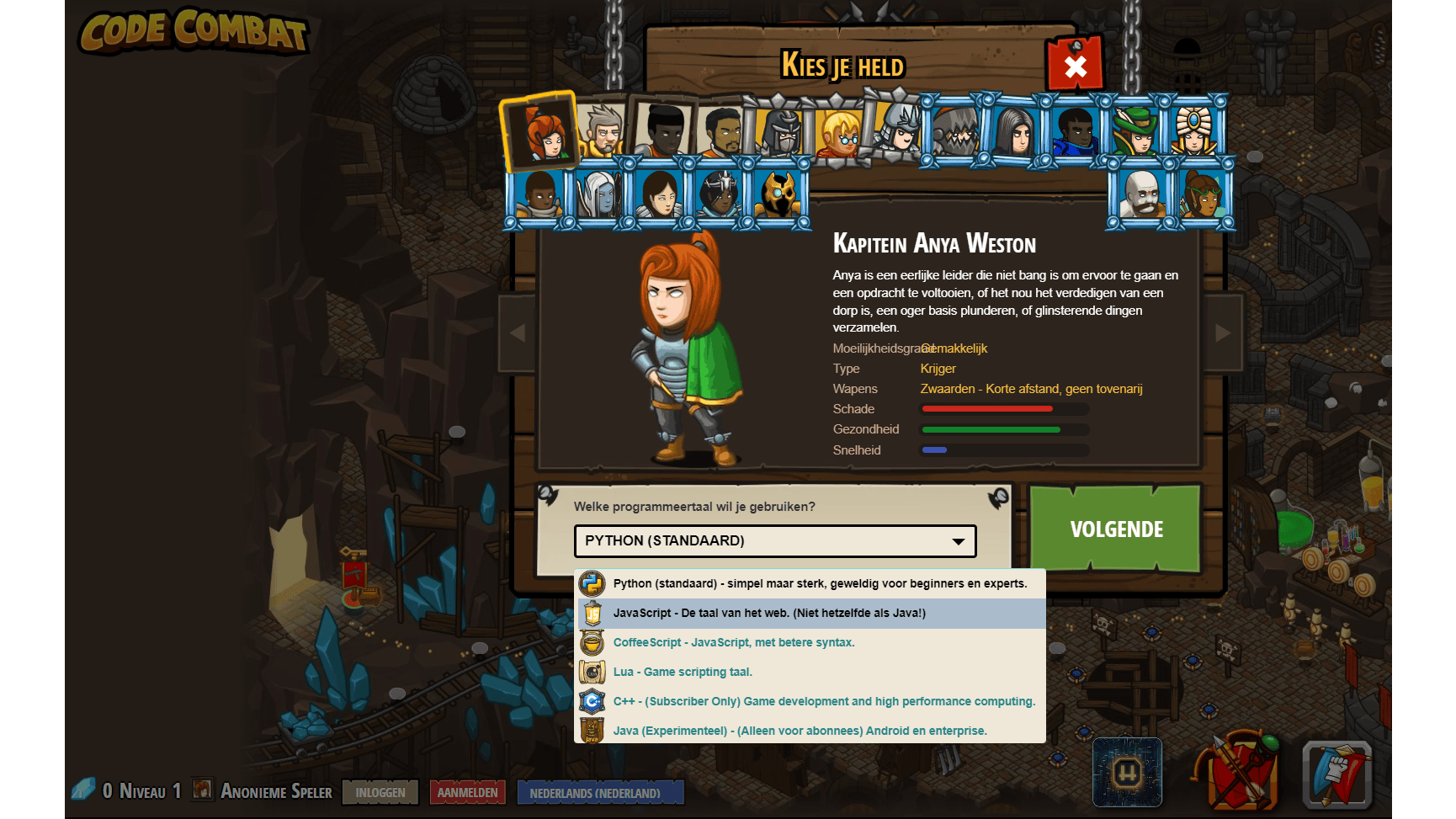Click the blue gem icon near Niveau 1
The image size is (1456, 819).
(84, 790)
